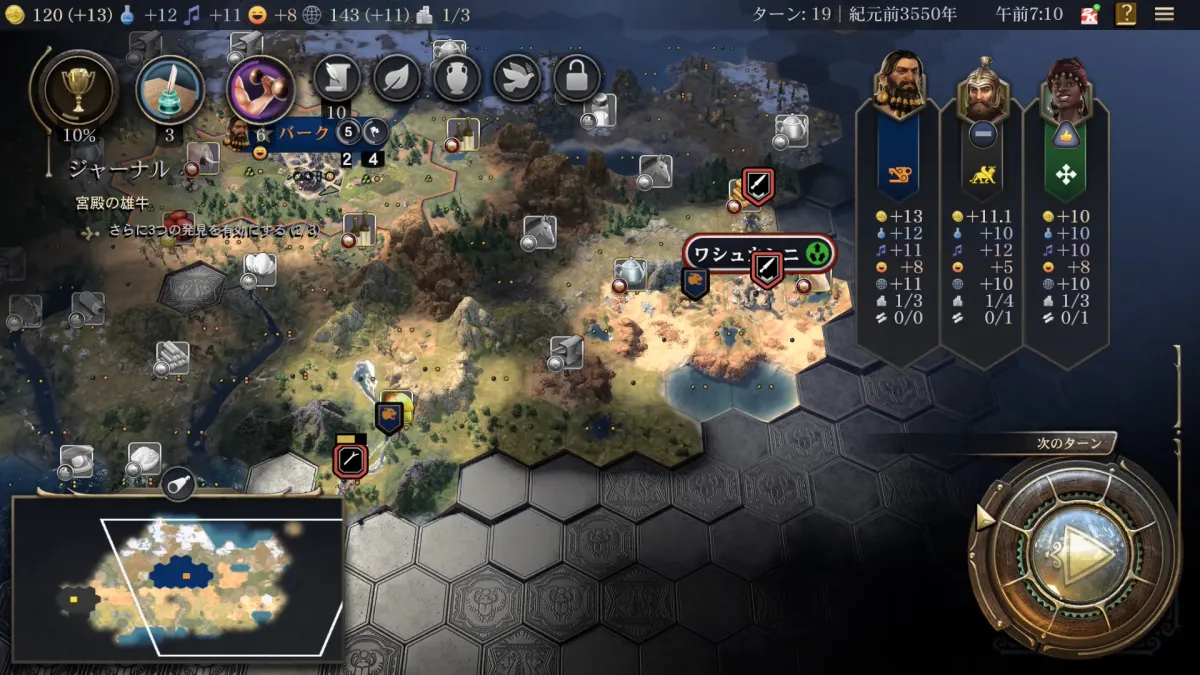Click the 2K account icon

1089,14
